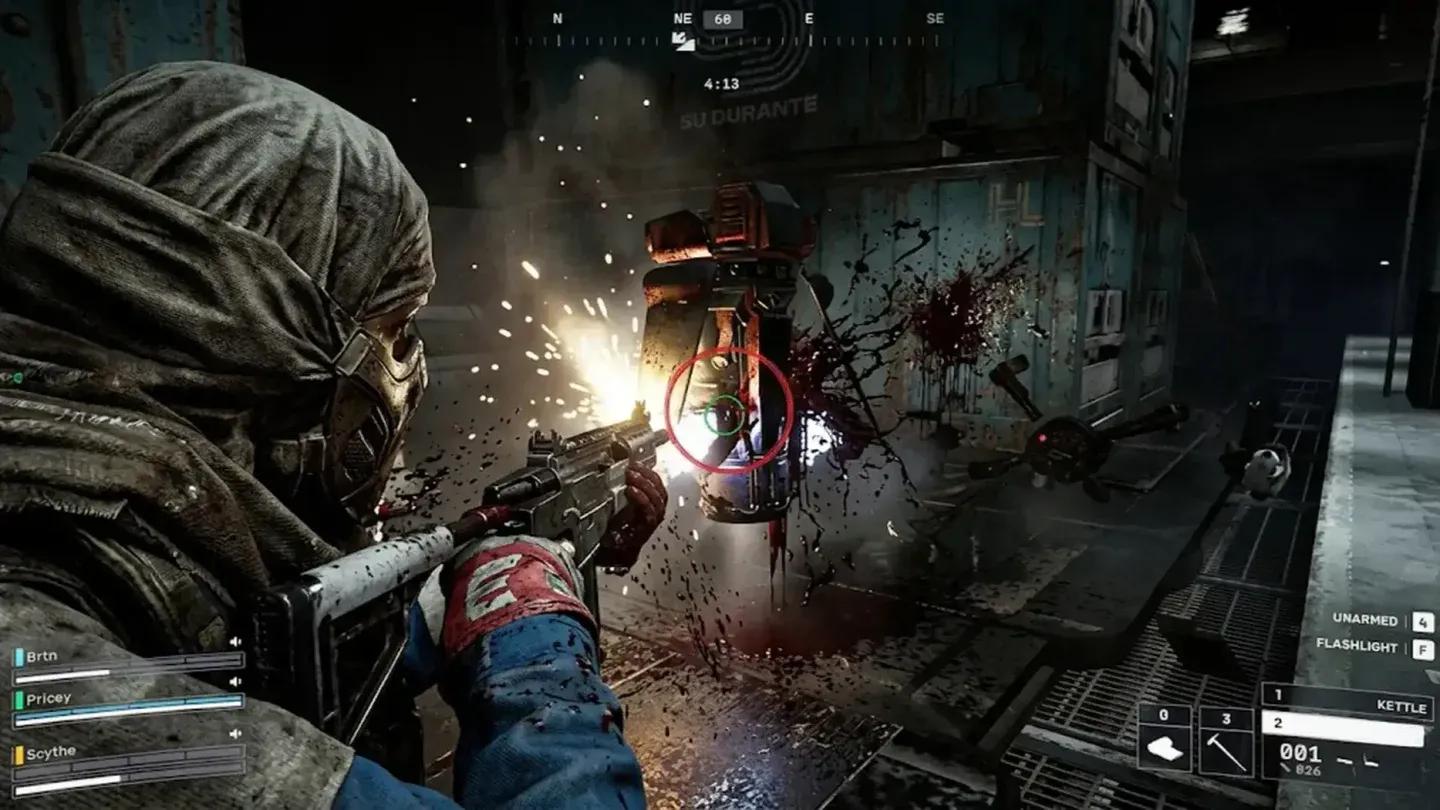Toggle Brtn's voice speaker icon
The image size is (1440, 810).
click(237, 642)
